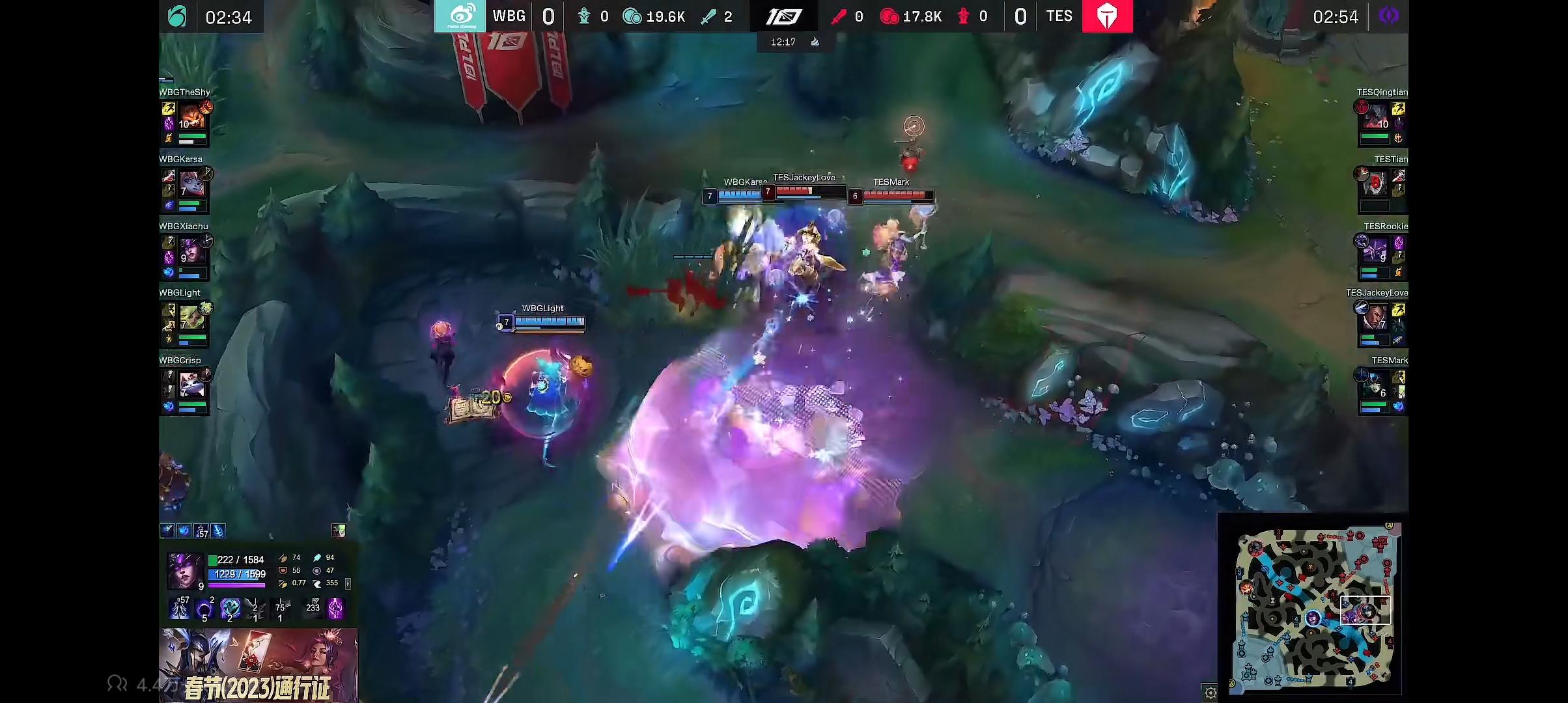
Task: Select WBGKarsa's champion portrait
Action: click(x=193, y=185)
